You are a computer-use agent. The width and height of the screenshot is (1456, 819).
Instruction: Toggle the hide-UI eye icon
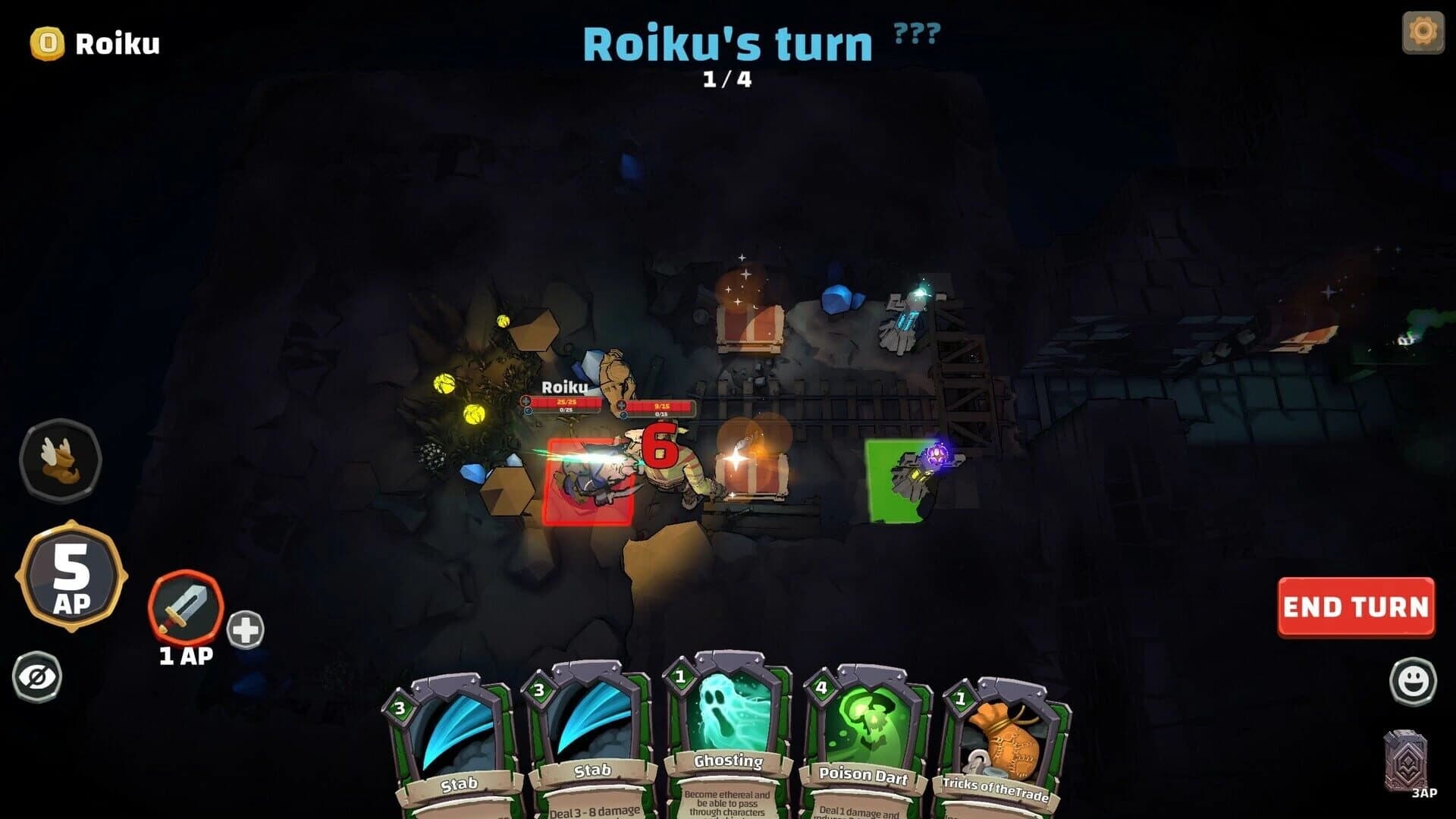coord(39,677)
